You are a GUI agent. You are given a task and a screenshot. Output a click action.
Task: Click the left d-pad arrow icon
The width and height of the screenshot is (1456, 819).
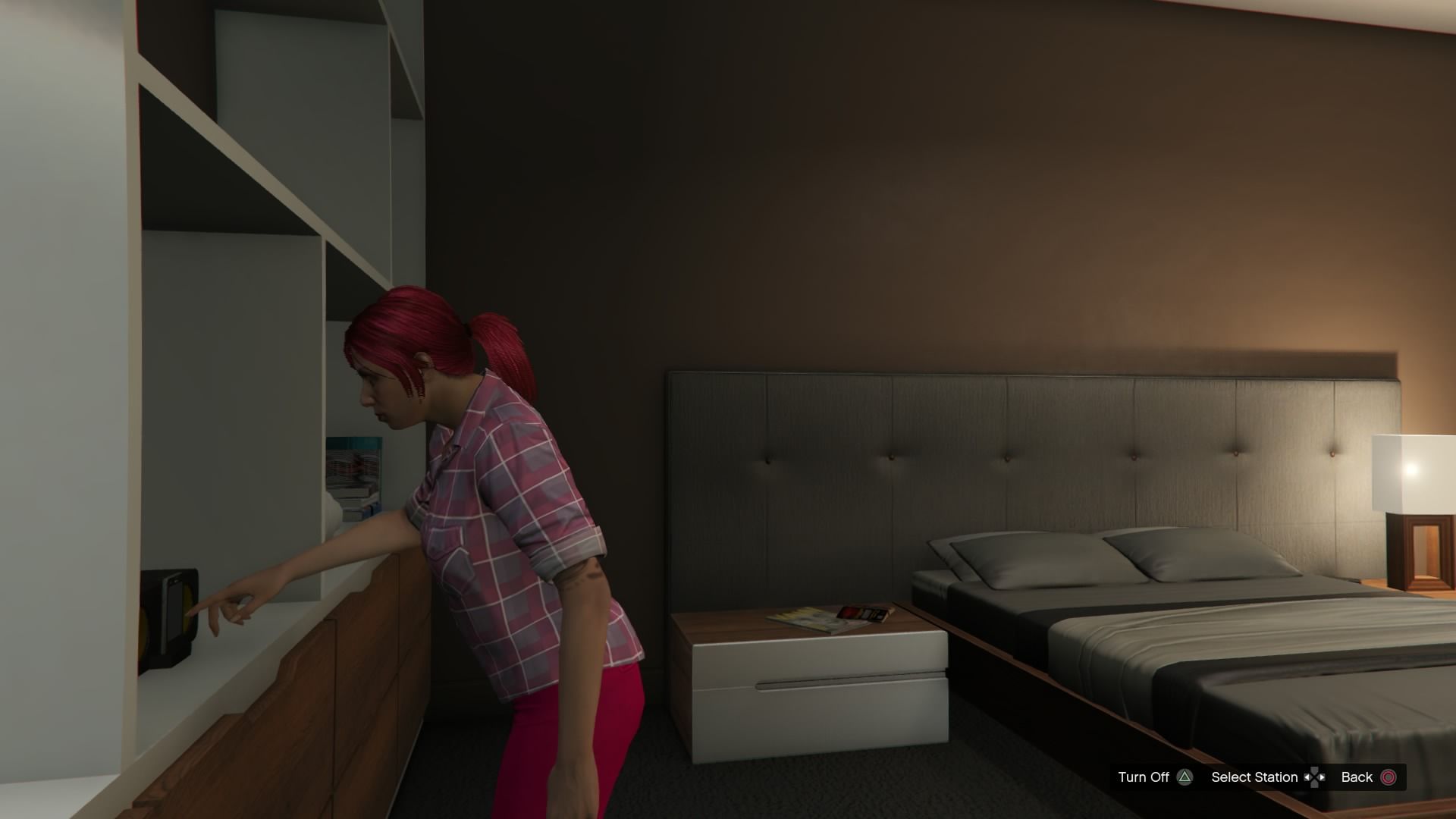[1307, 777]
